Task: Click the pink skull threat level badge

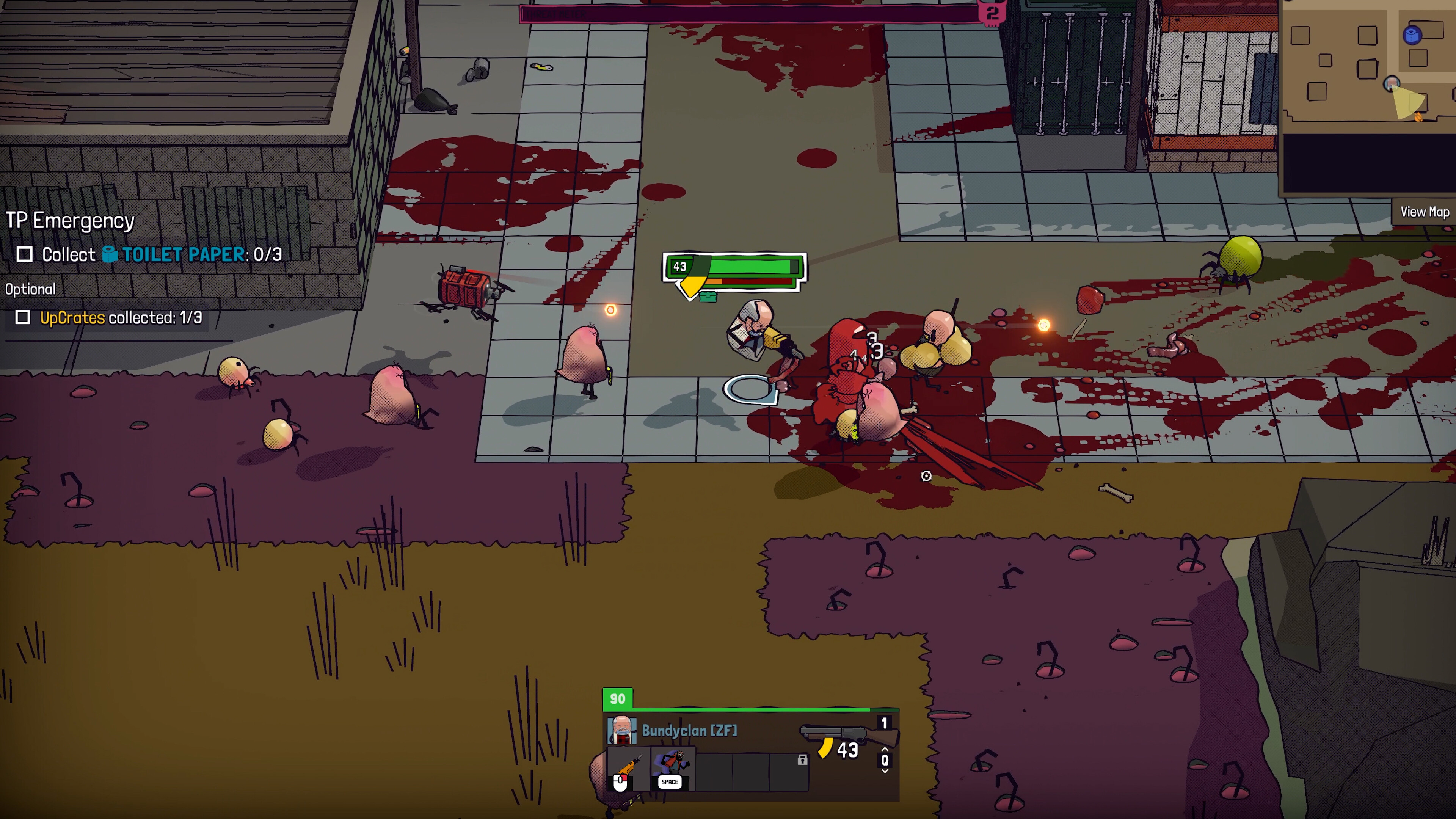Action: pos(993,13)
